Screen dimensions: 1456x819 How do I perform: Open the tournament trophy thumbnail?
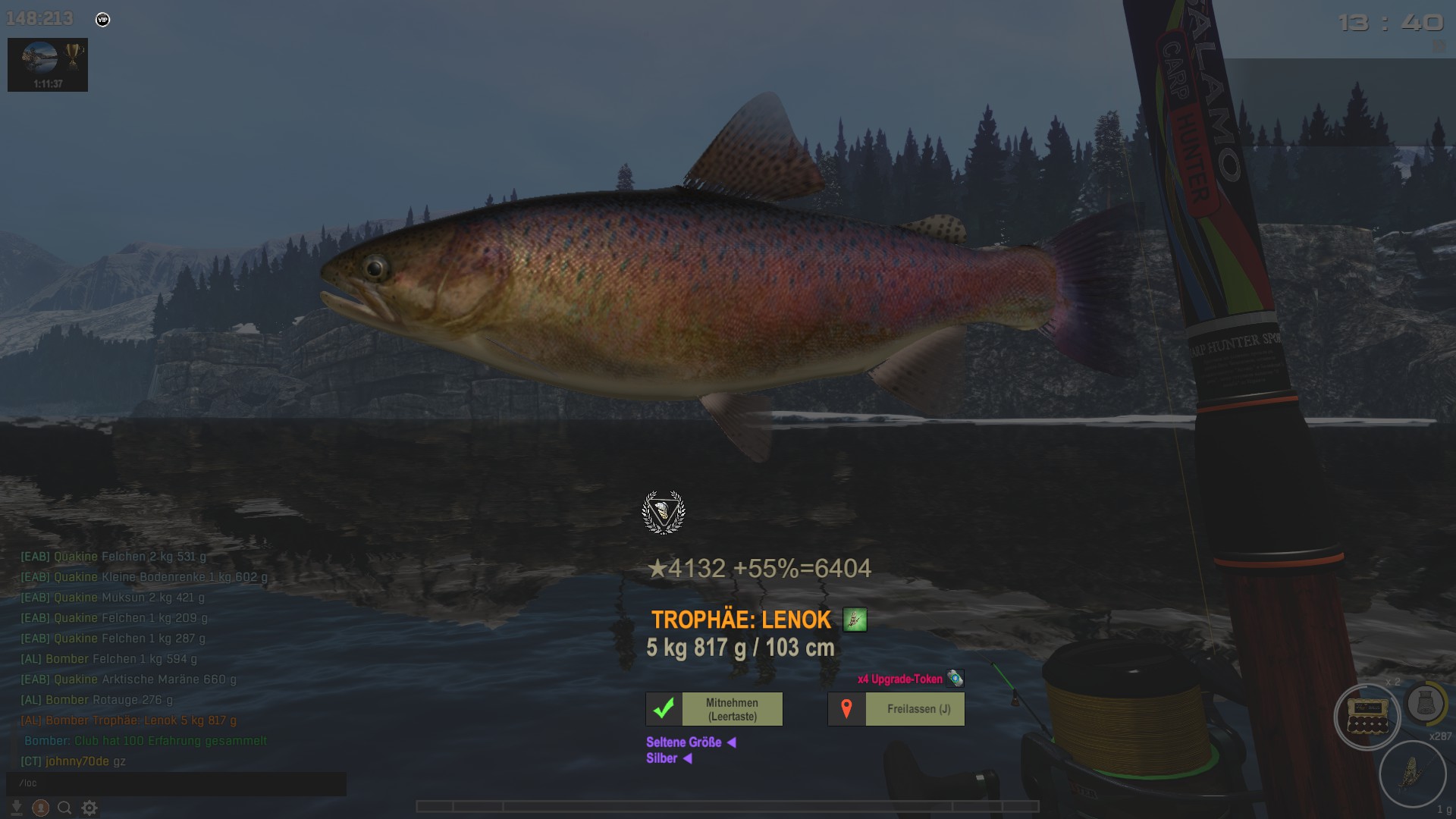click(x=48, y=64)
